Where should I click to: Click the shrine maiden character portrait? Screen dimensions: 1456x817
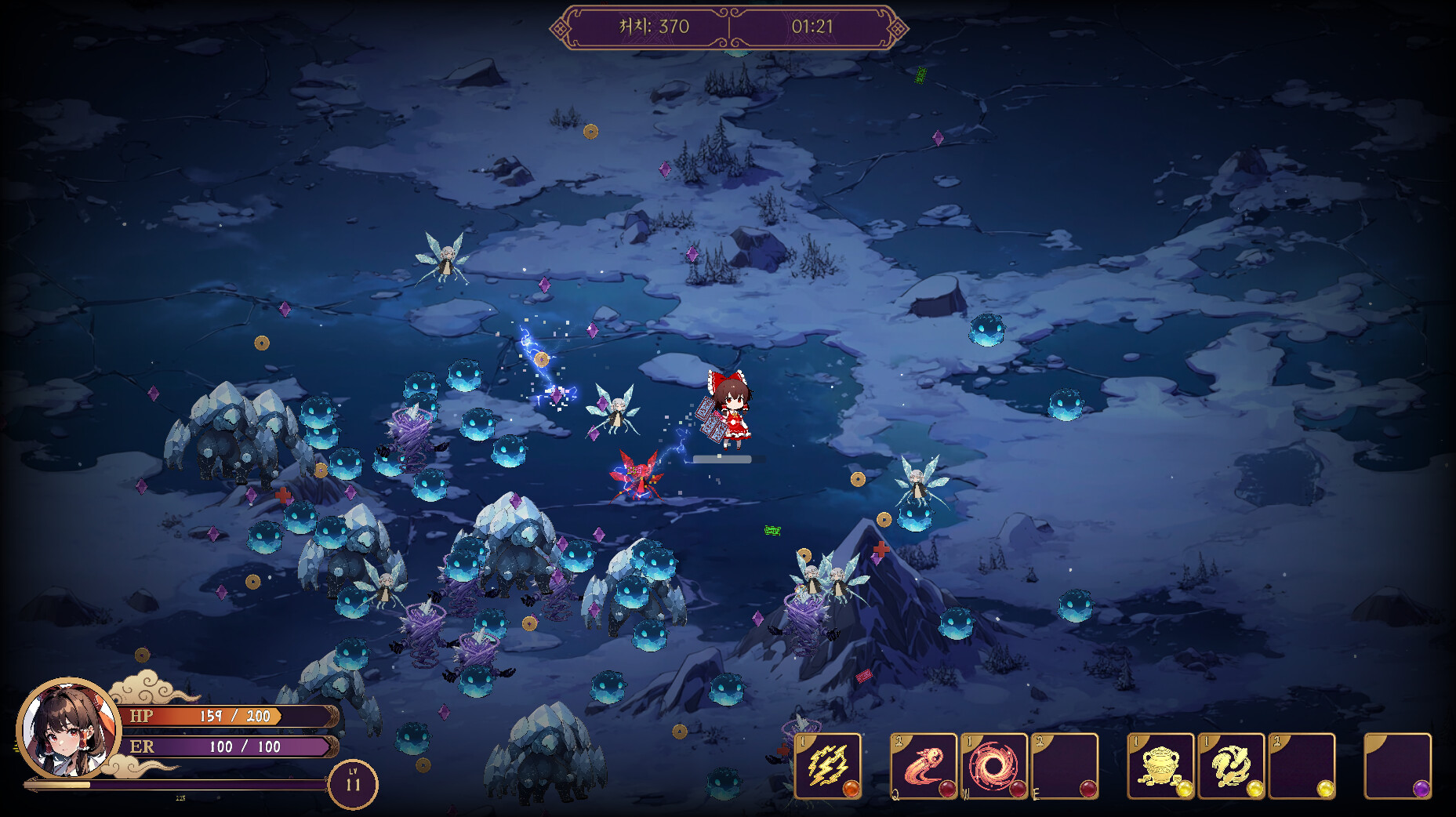point(68,728)
